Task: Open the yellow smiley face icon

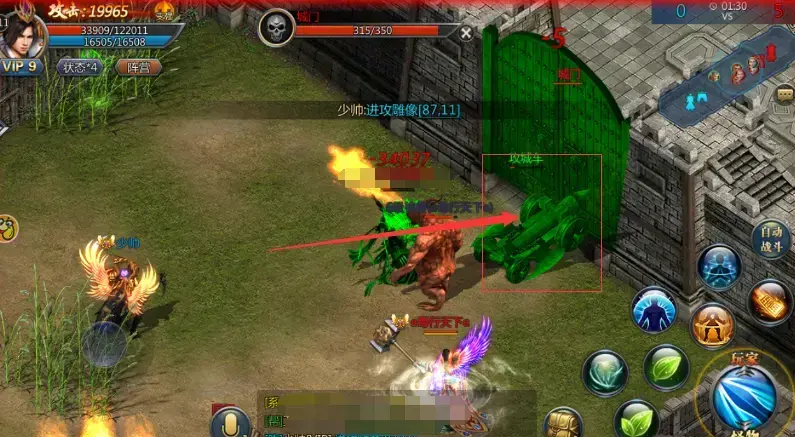Action: pyautogui.click(x=6, y=228)
